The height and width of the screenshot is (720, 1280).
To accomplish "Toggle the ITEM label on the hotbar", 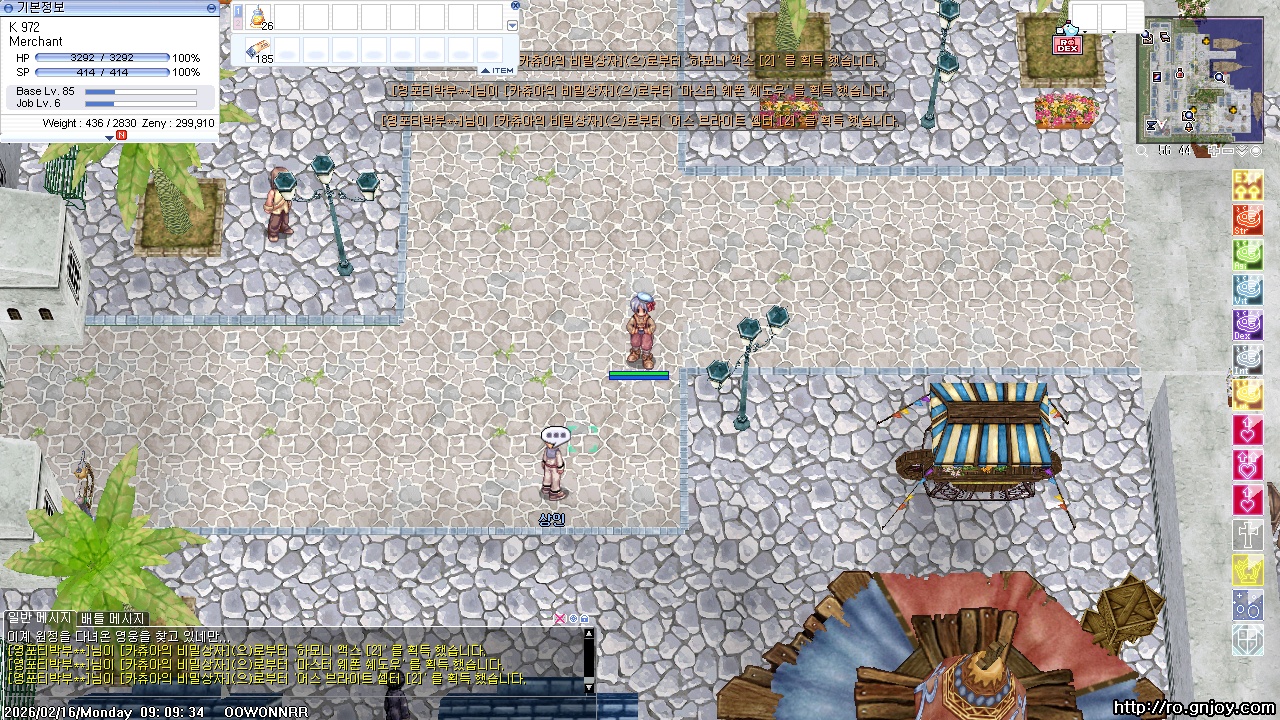I will click(x=497, y=70).
